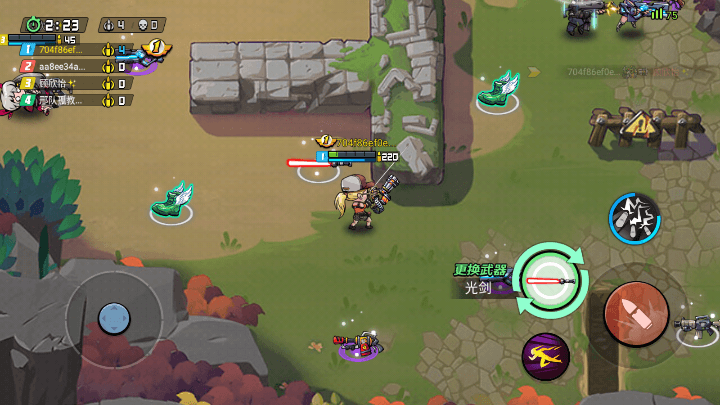Swap weapon to the lightsaber
The height and width of the screenshot is (405, 720).
(549, 281)
